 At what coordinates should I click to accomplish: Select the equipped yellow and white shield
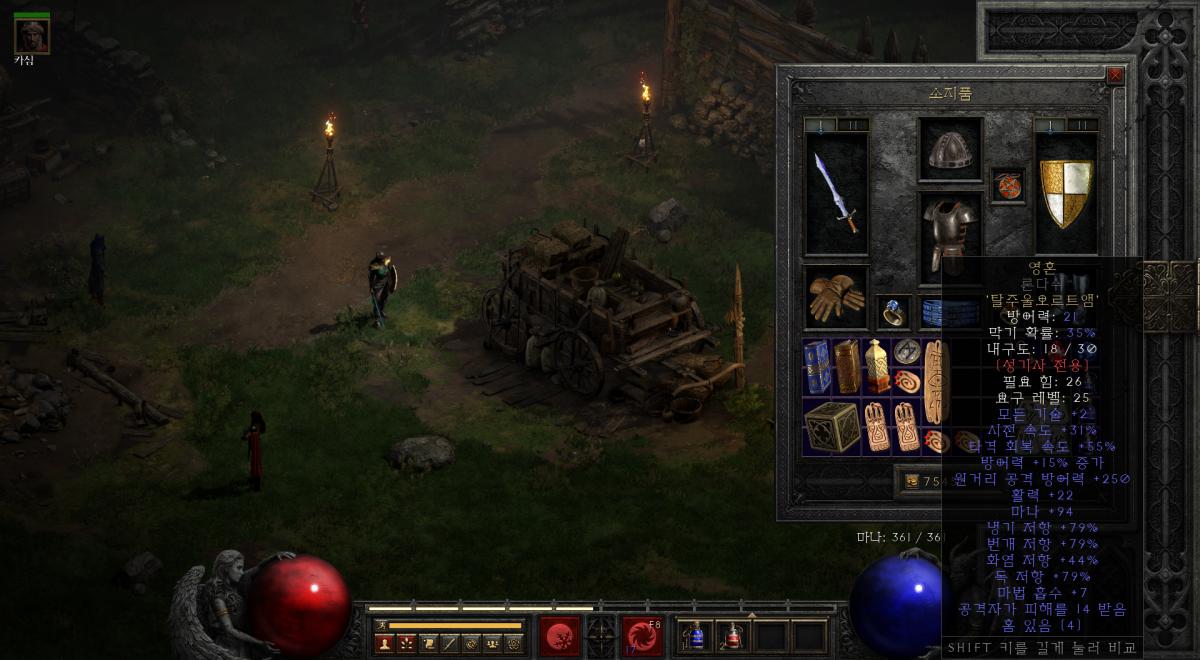(1066, 193)
